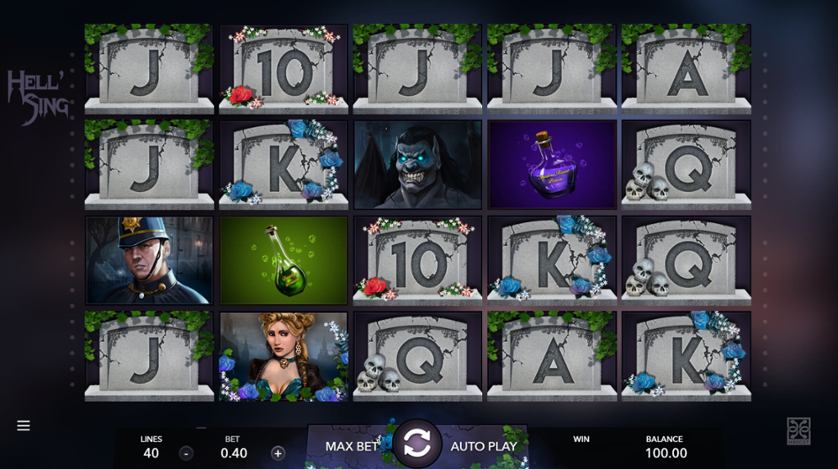Open the hamburger menu

23,426
